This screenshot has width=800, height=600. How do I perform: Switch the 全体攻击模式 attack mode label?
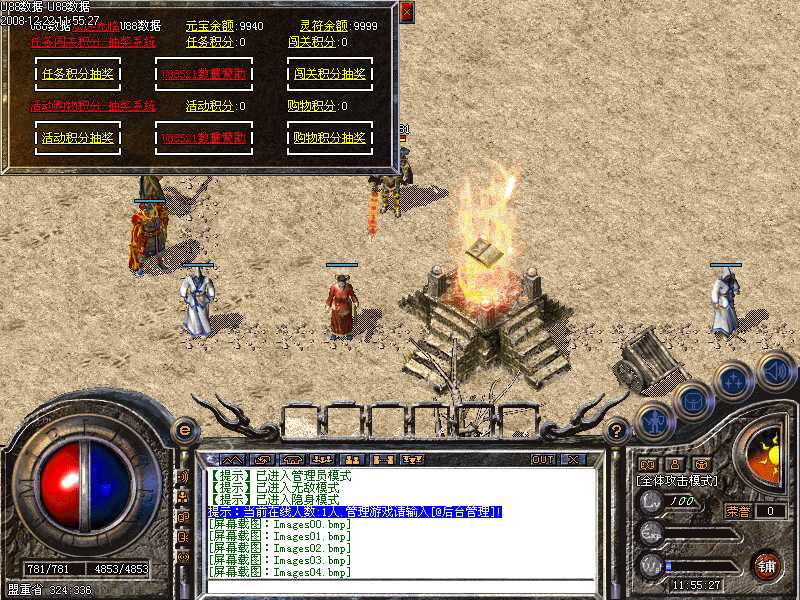click(679, 481)
